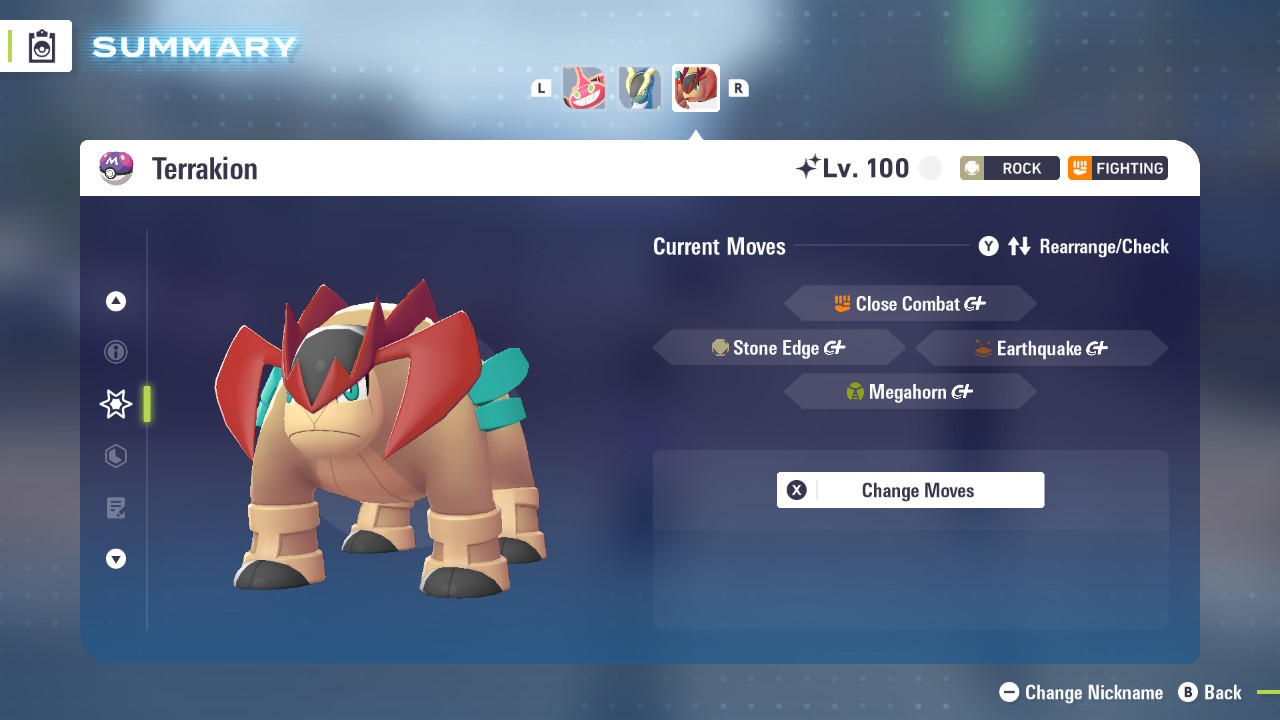Select the Close Combat move
1280x720 pixels.
(910, 304)
